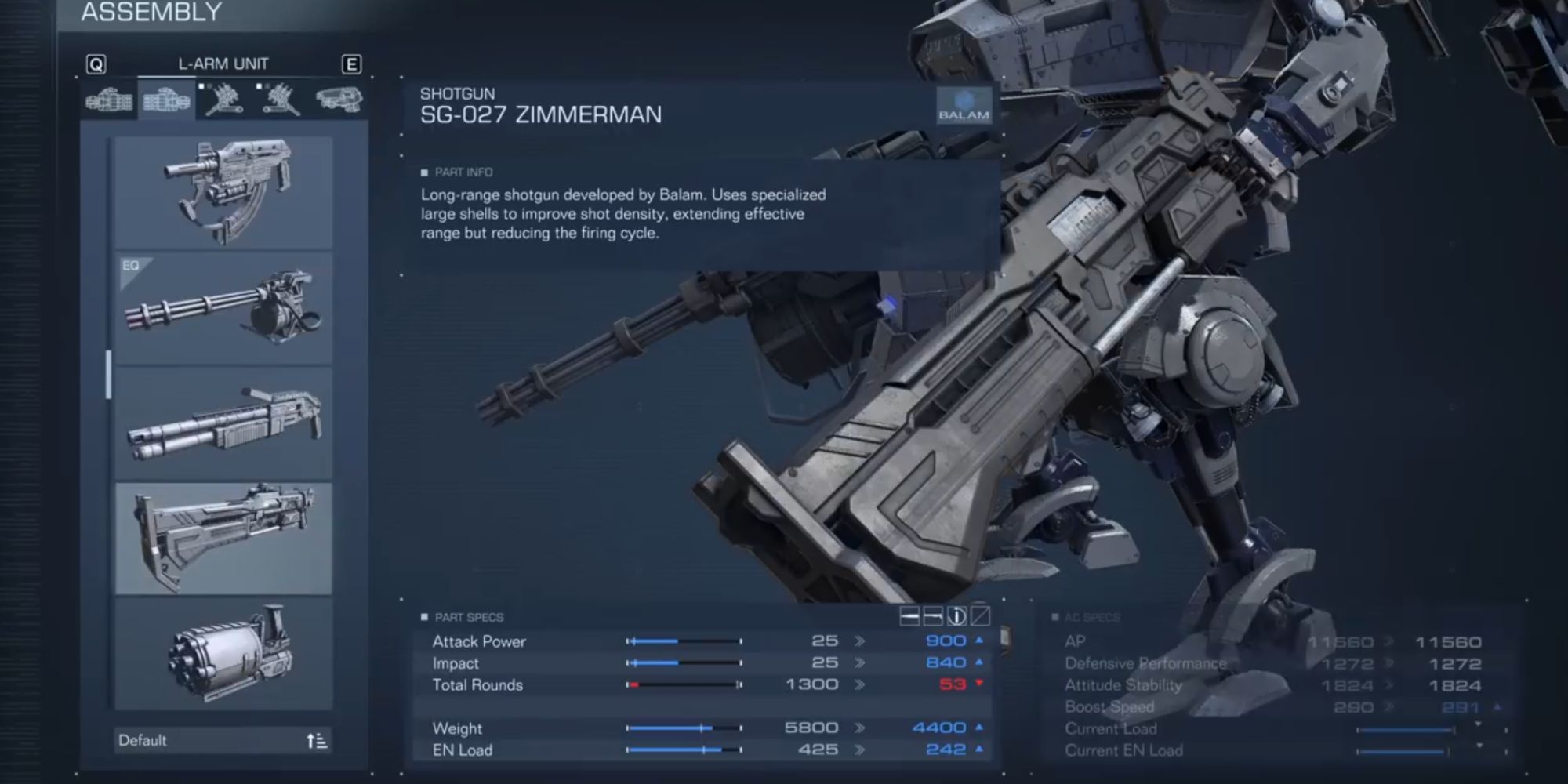Select the rightmost orbital weapon category icon
Viewport: 1568px width, 784px height.
(341, 100)
